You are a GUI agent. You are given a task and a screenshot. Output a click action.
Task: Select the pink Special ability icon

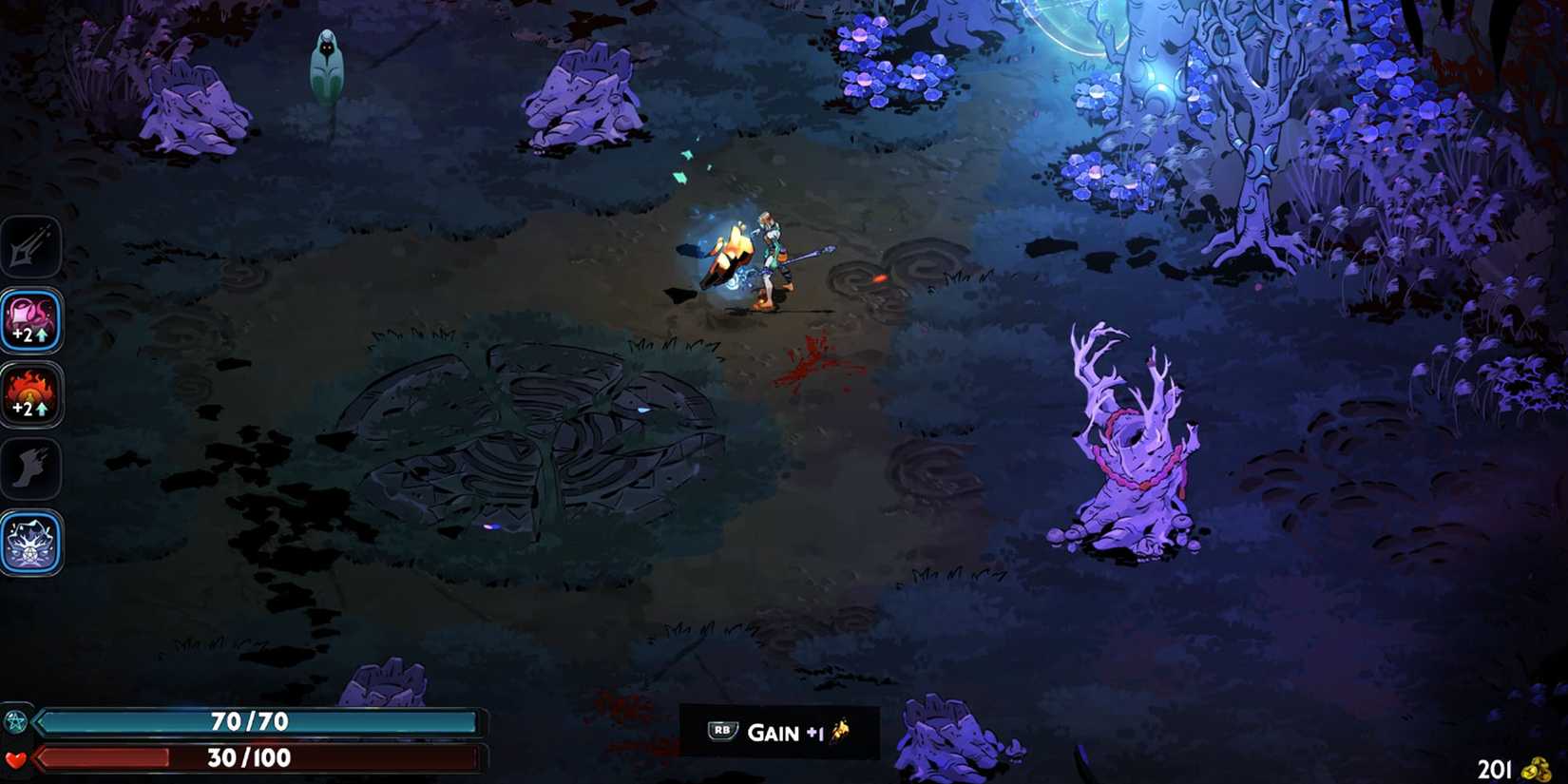[31, 321]
